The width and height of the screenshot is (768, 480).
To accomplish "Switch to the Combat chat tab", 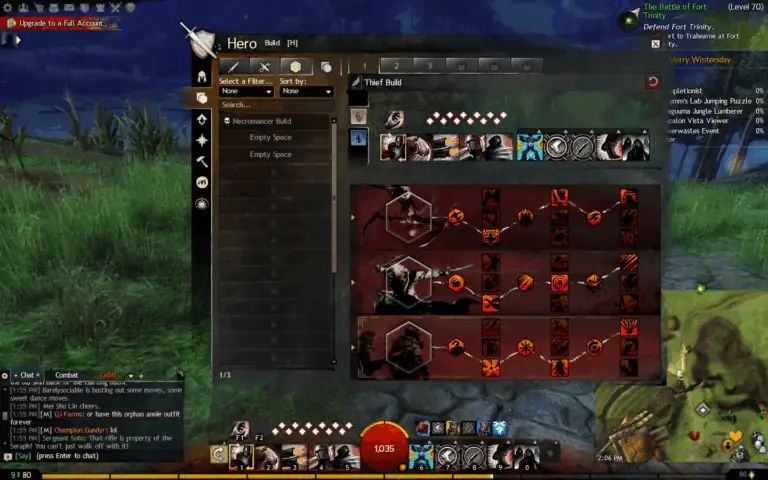I will tap(66, 375).
